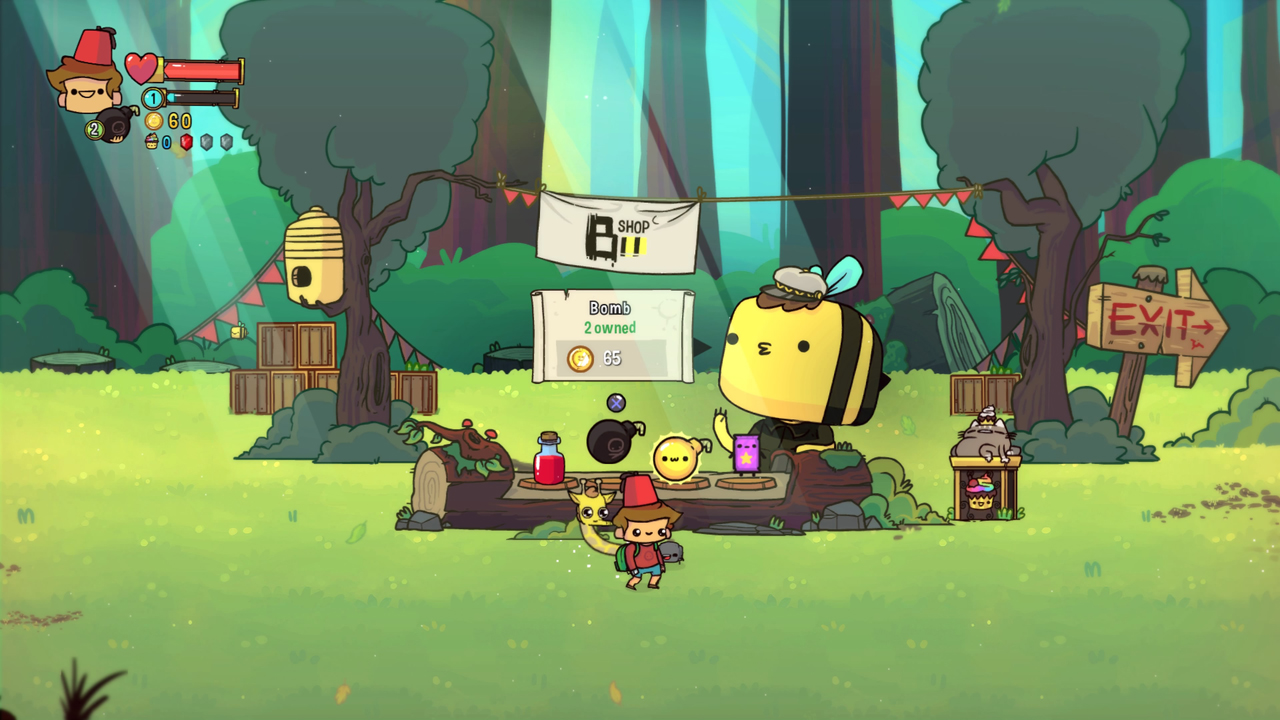Click the cupcake counter icon in the HUD
The image size is (1280, 720).
click(x=152, y=142)
